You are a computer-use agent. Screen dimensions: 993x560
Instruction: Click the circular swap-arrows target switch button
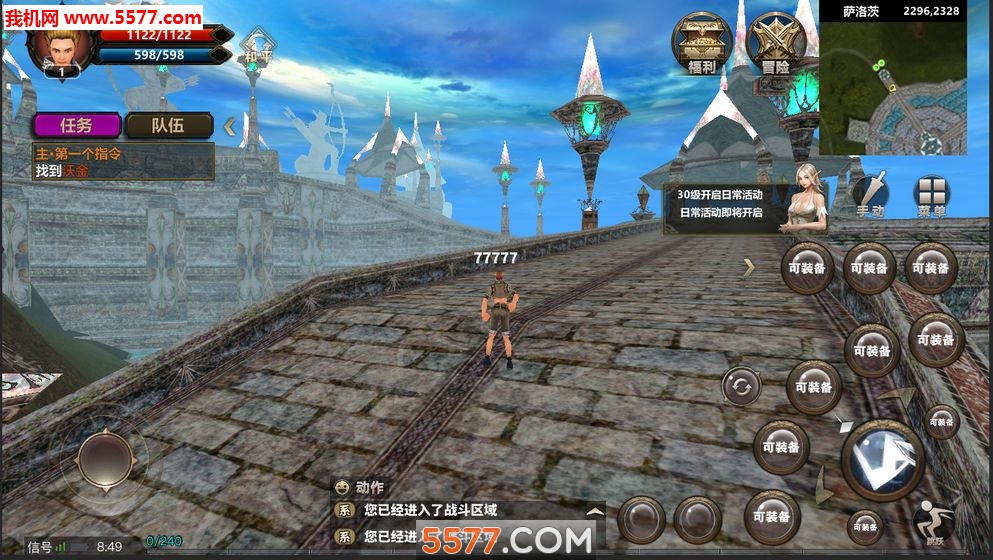741,387
